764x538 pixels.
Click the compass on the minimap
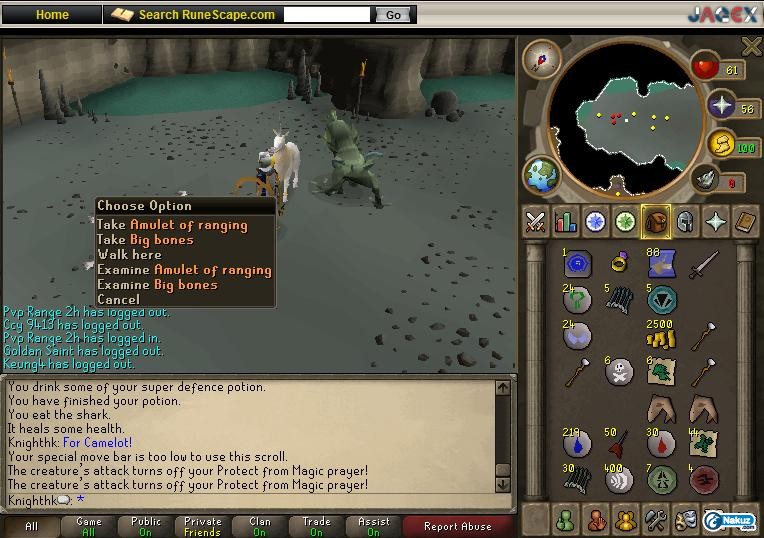point(542,58)
